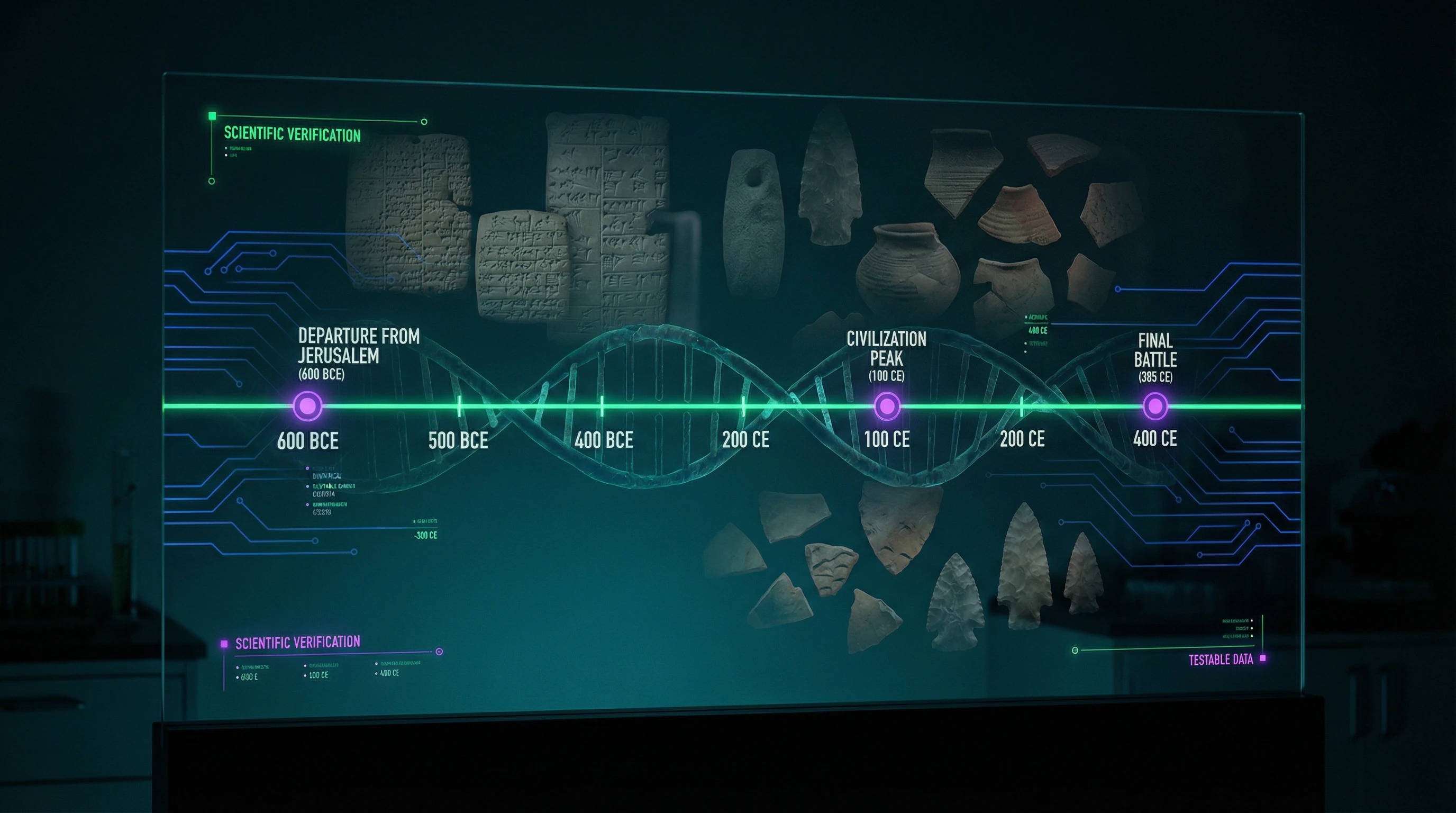The height and width of the screenshot is (813, 1456).
Task: Open the purple Scientific Verification panel title
Action: click(x=297, y=643)
